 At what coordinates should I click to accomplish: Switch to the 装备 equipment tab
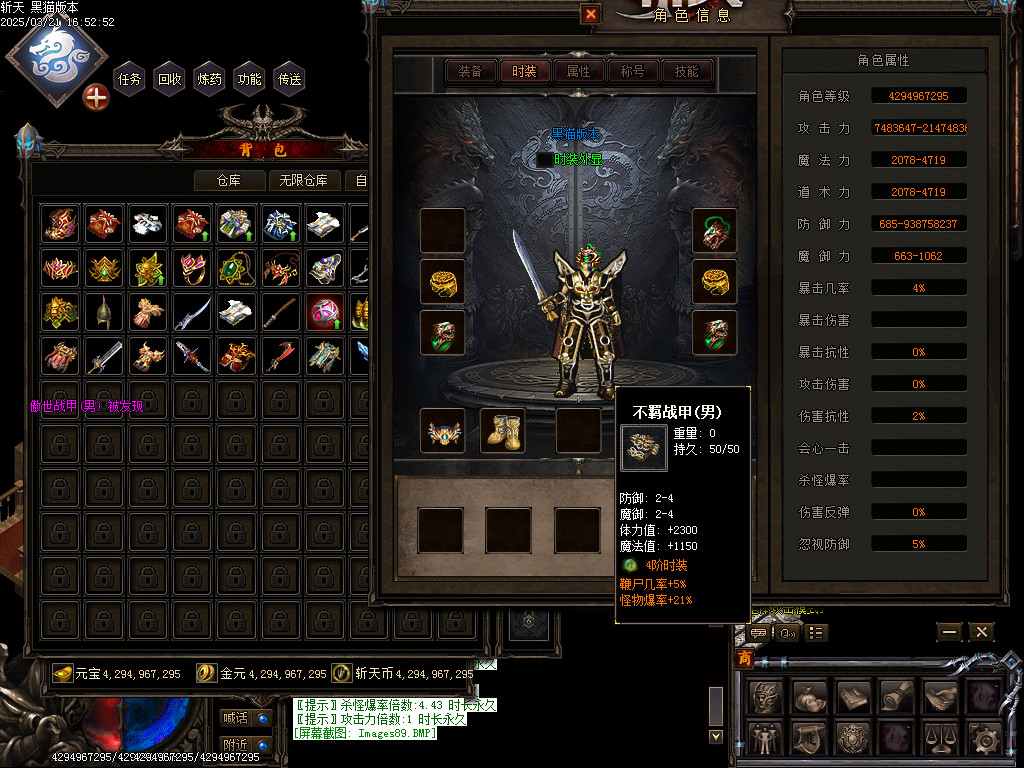coord(470,71)
